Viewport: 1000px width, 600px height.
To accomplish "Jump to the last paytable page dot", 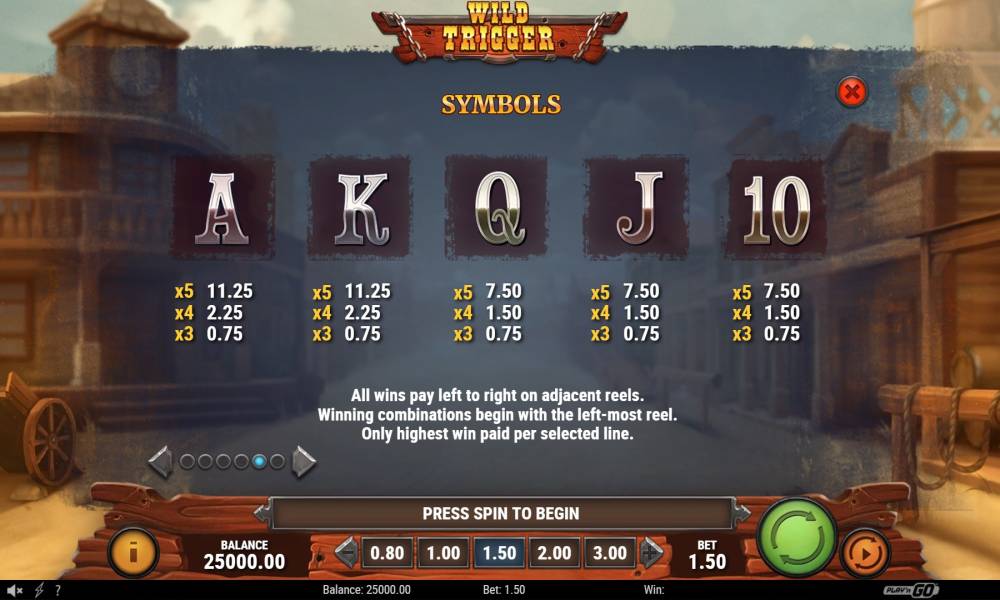I will (277, 461).
